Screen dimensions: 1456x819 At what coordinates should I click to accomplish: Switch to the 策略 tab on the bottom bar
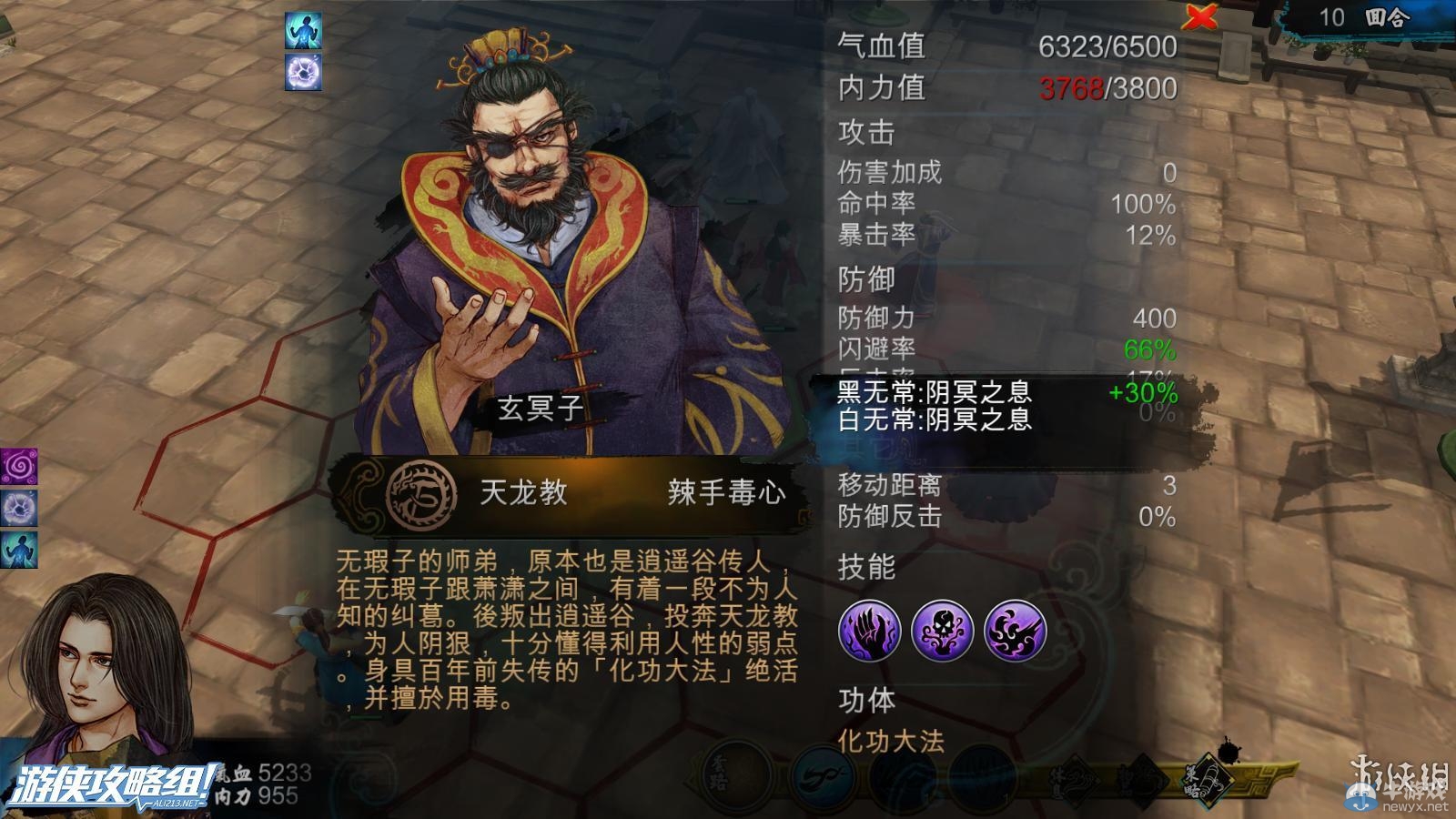tap(1208, 780)
